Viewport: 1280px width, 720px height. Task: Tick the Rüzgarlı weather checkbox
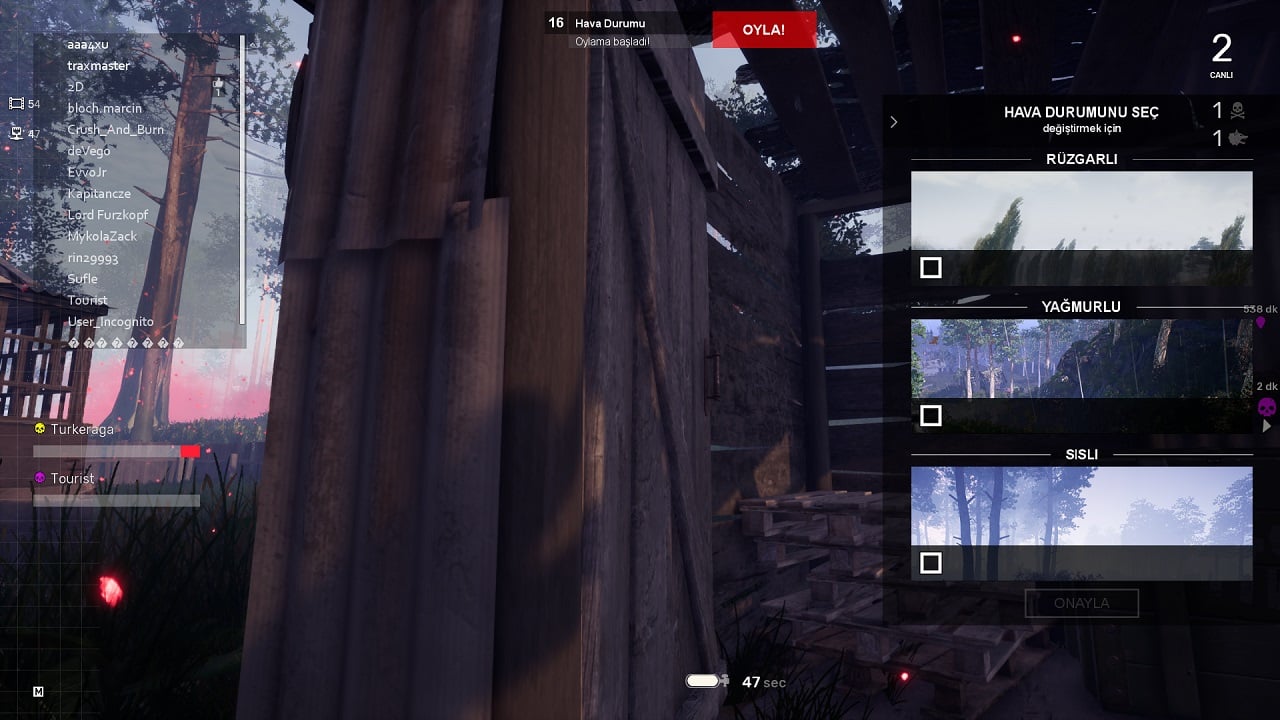click(931, 267)
